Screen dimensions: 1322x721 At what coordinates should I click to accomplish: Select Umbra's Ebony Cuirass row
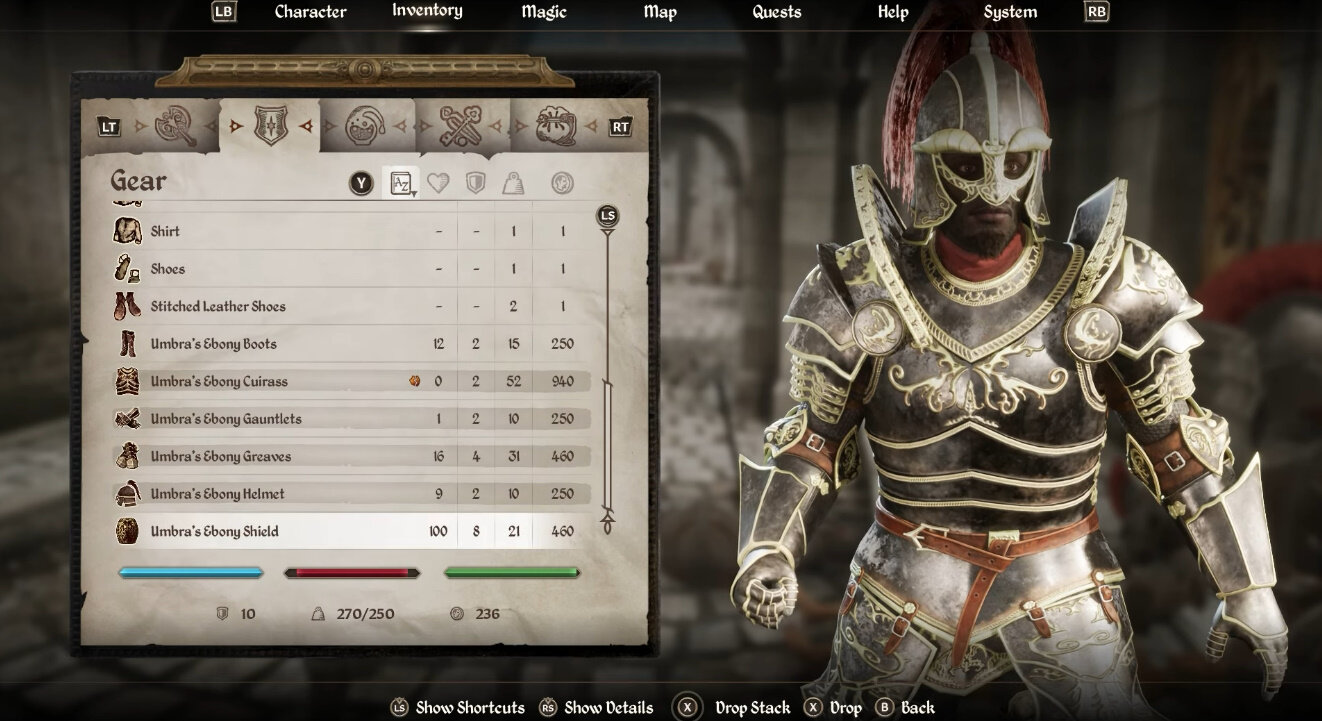pyautogui.click(x=219, y=381)
